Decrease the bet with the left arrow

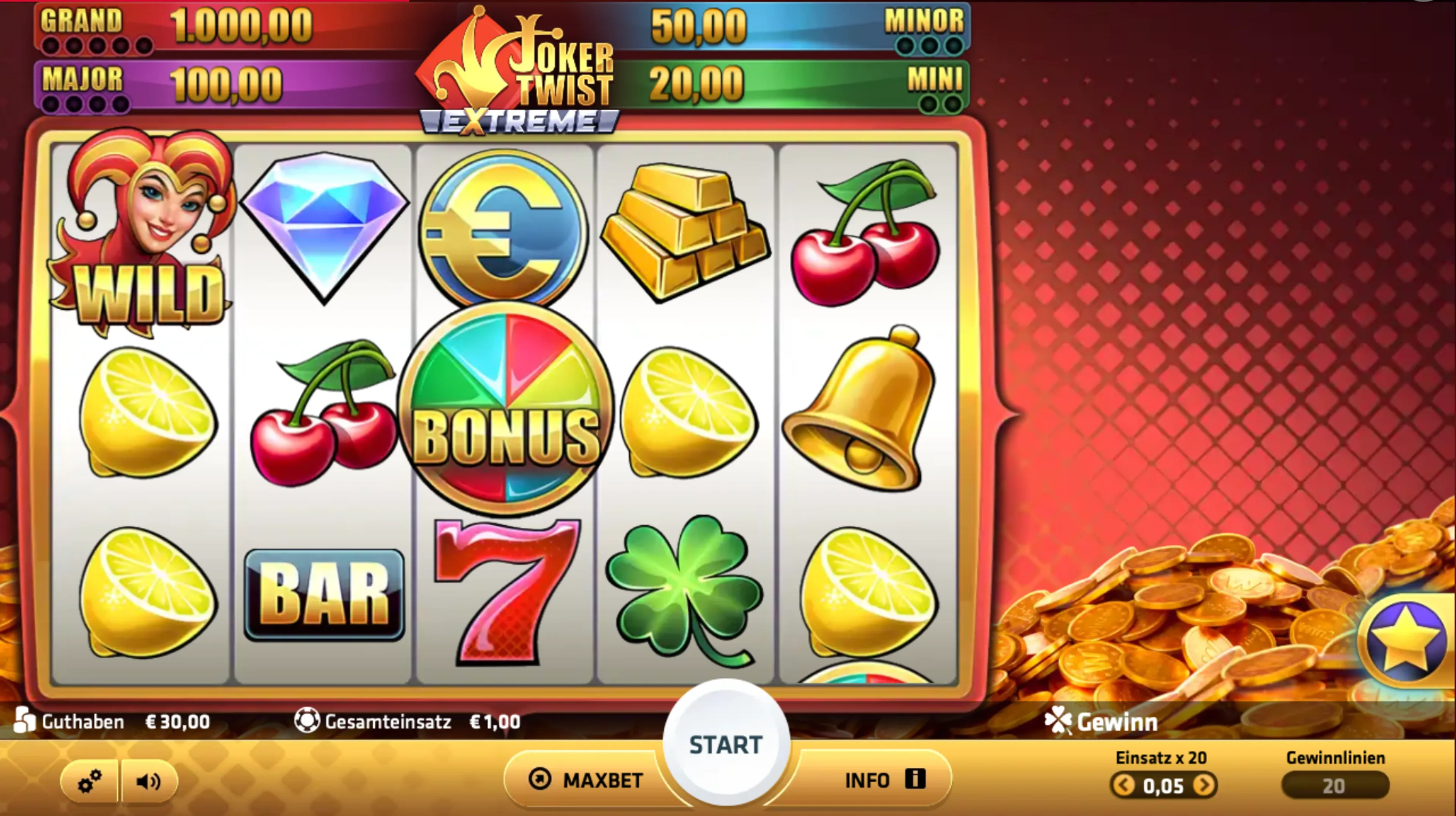click(1123, 785)
